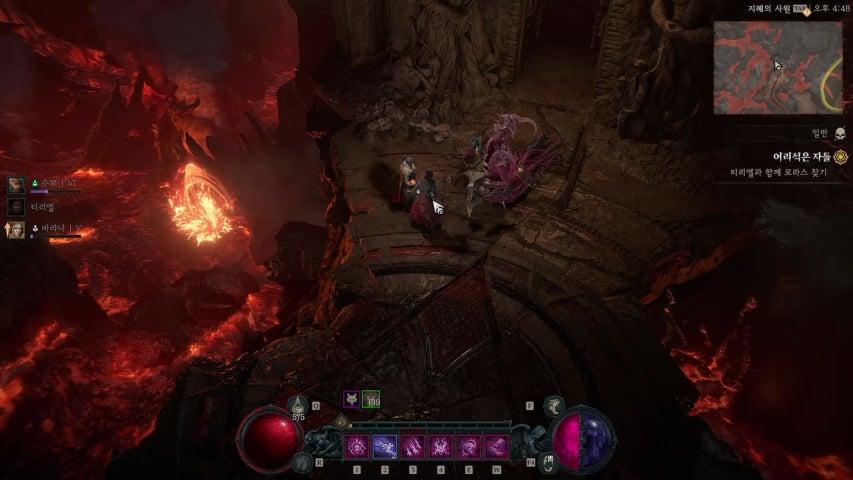This screenshot has height=480, width=853.
Task: Click the wolf head buff icon
Action: click(352, 398)
